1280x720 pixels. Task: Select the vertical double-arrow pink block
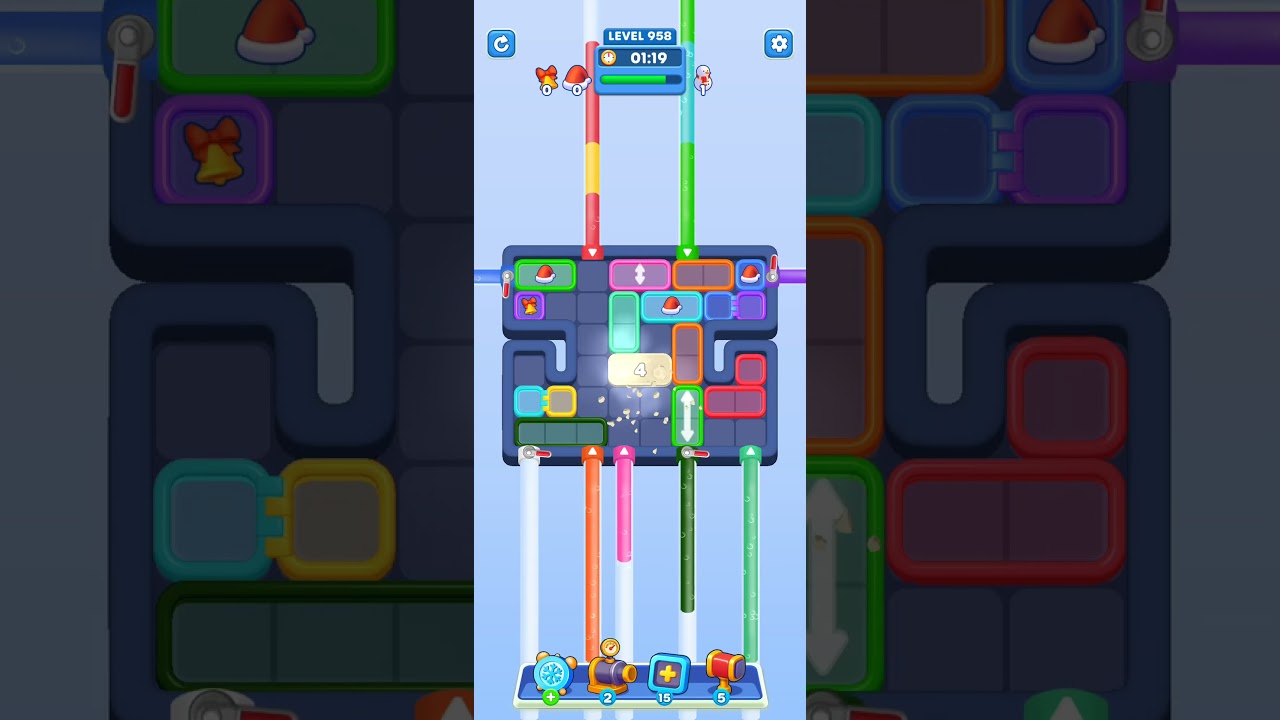click(640, 272)
